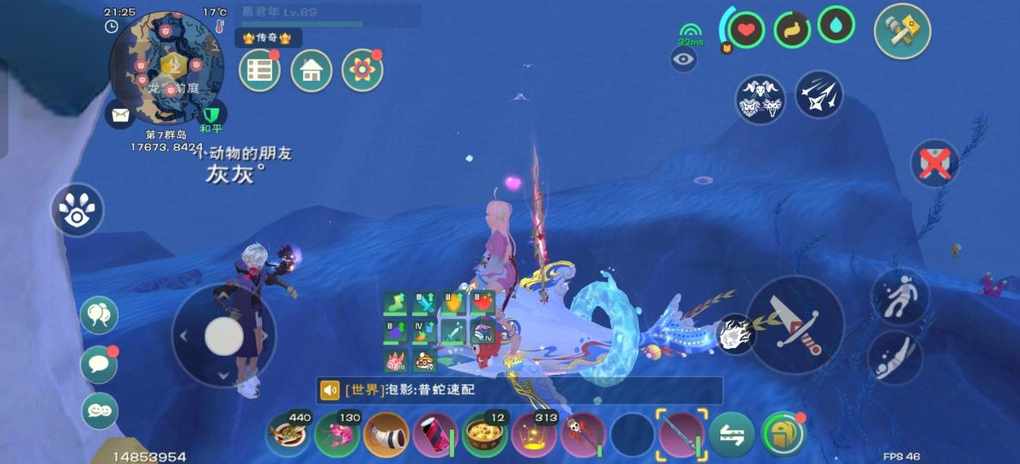The image size is (1020, 464).
Task: Open the hammer crafting menu
Action: (902, 31)
